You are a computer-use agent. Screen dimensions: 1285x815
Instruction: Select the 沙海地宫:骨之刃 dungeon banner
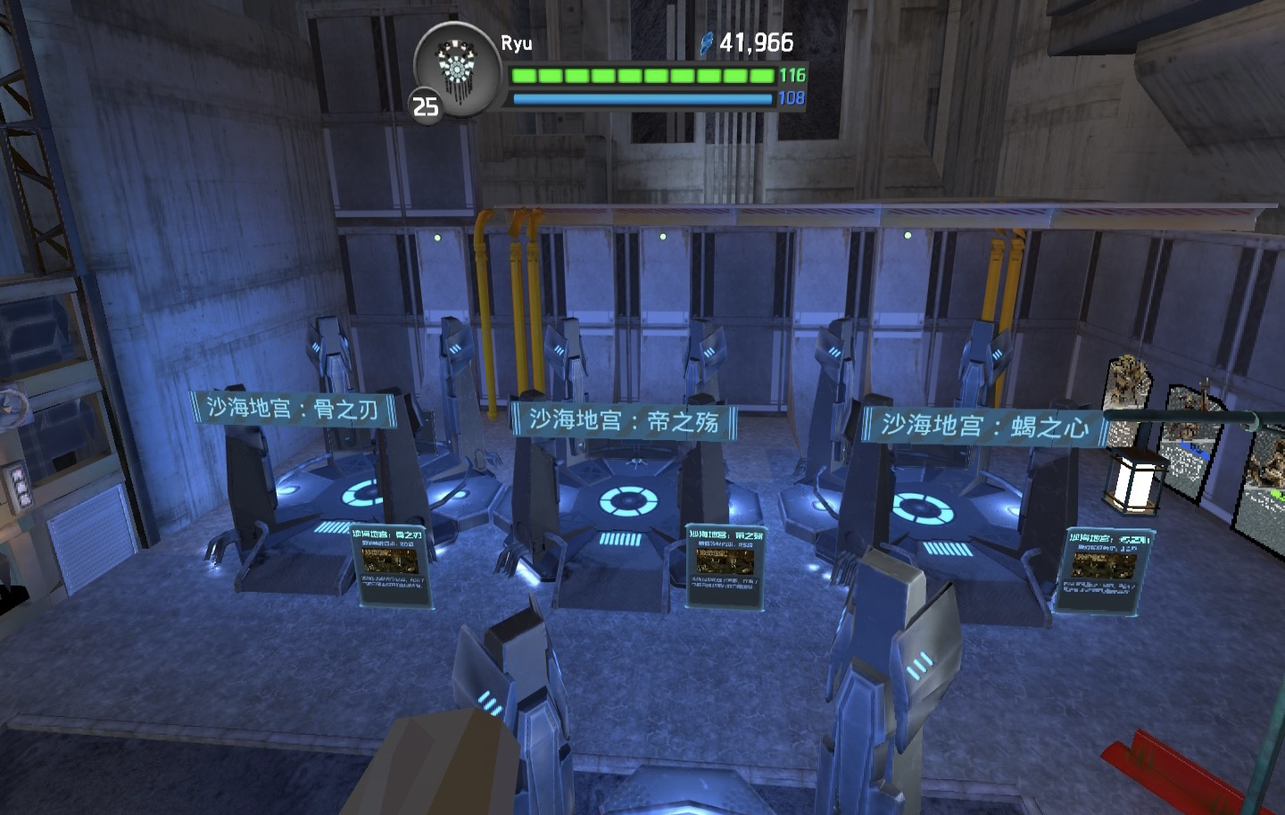coord(294,410)
